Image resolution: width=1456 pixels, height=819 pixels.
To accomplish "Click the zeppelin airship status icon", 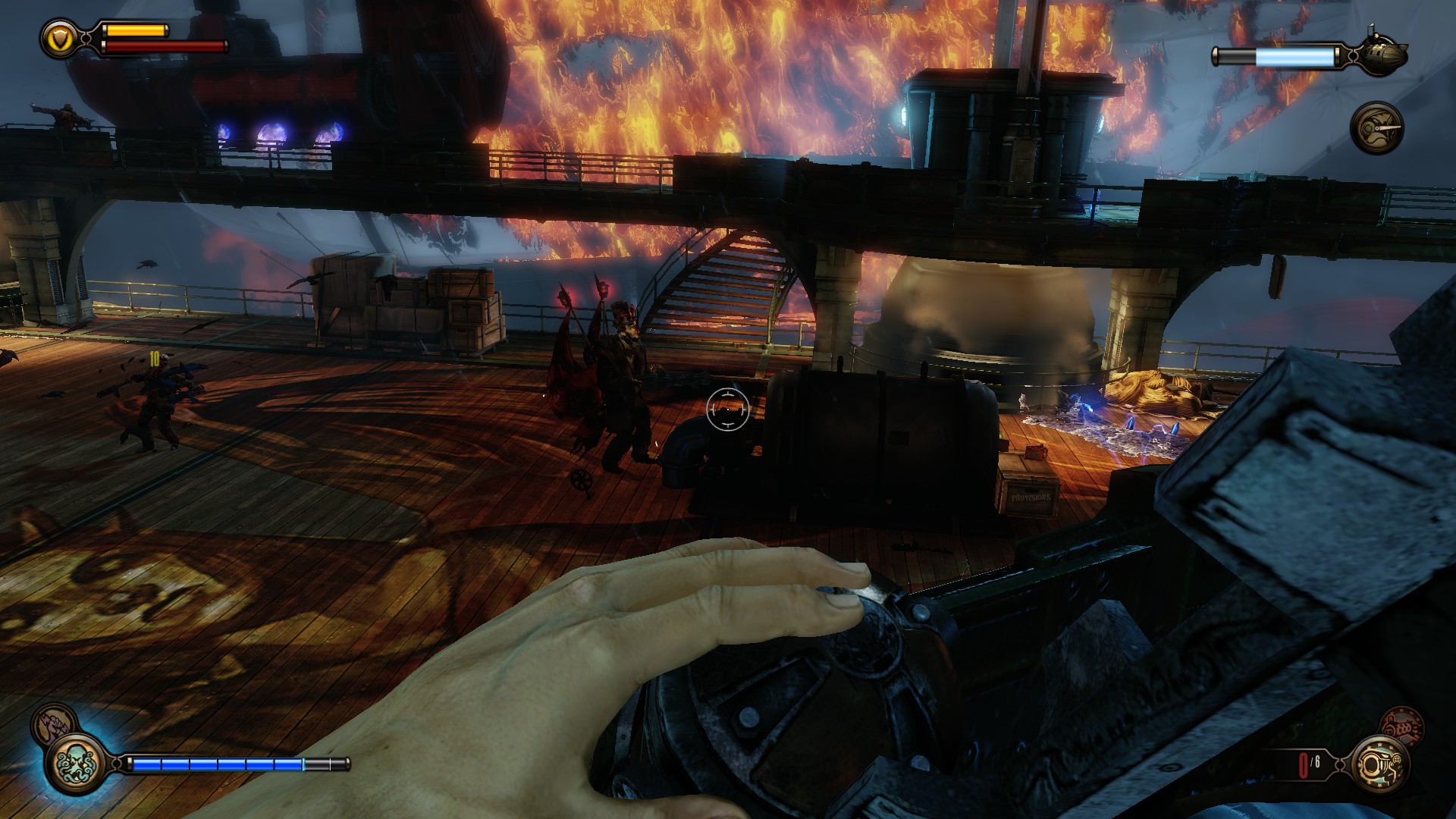I will [x=1383, y=53].
